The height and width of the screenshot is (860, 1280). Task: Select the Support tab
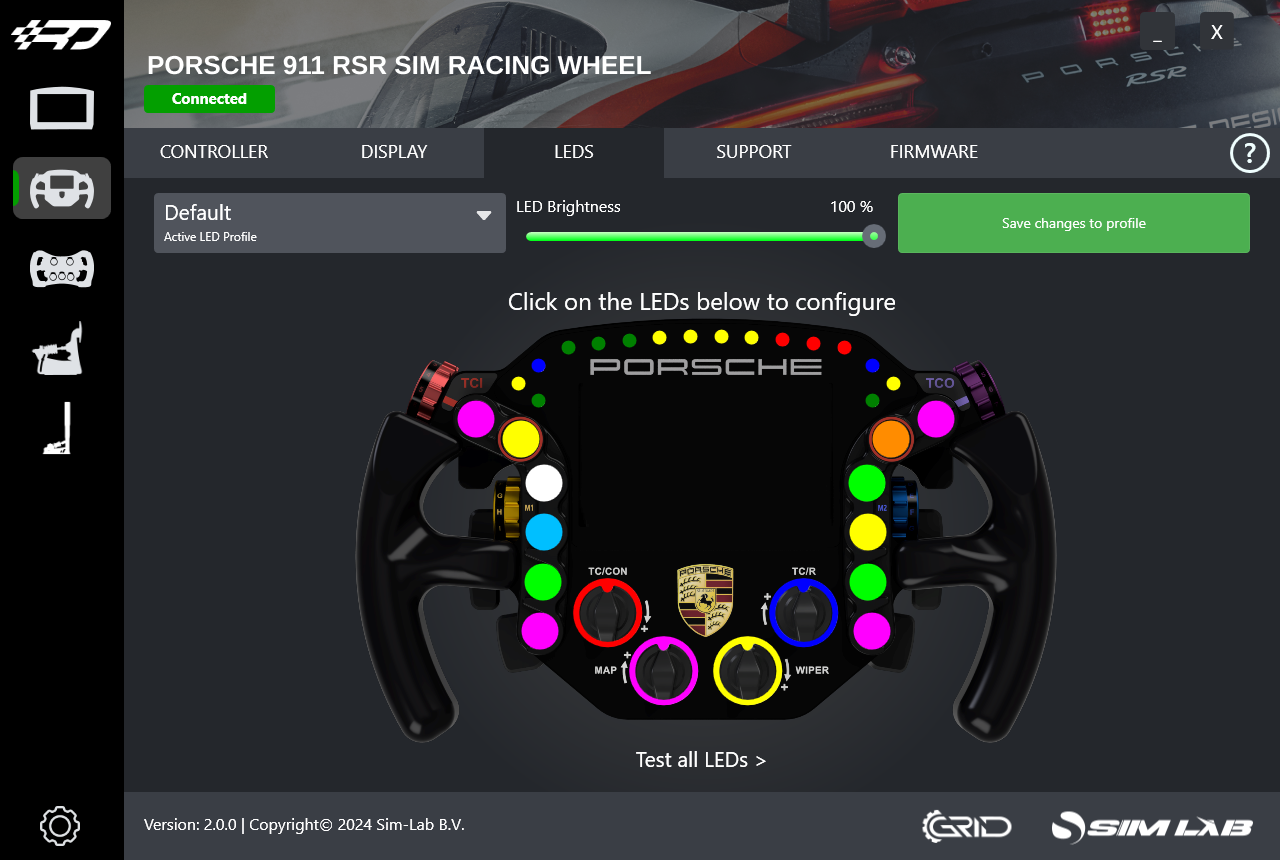[x=753, y=152]
